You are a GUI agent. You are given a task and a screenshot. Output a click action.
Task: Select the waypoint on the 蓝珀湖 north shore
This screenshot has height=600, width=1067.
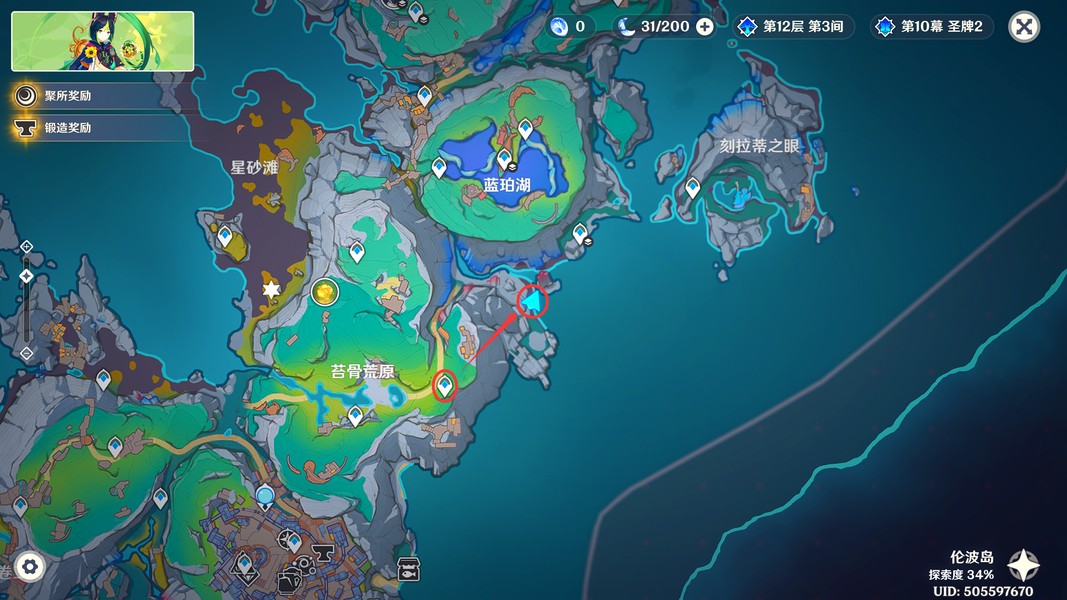pyautogui.click(x=526, y=129)
